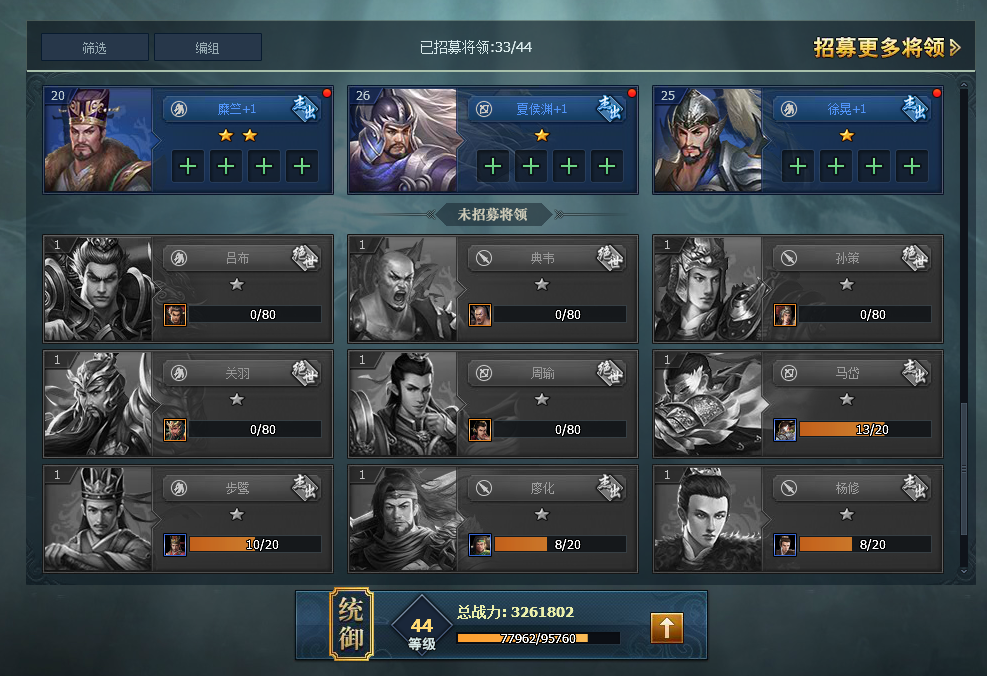Pick the 廖化 general card

click(x=493, y=518)
